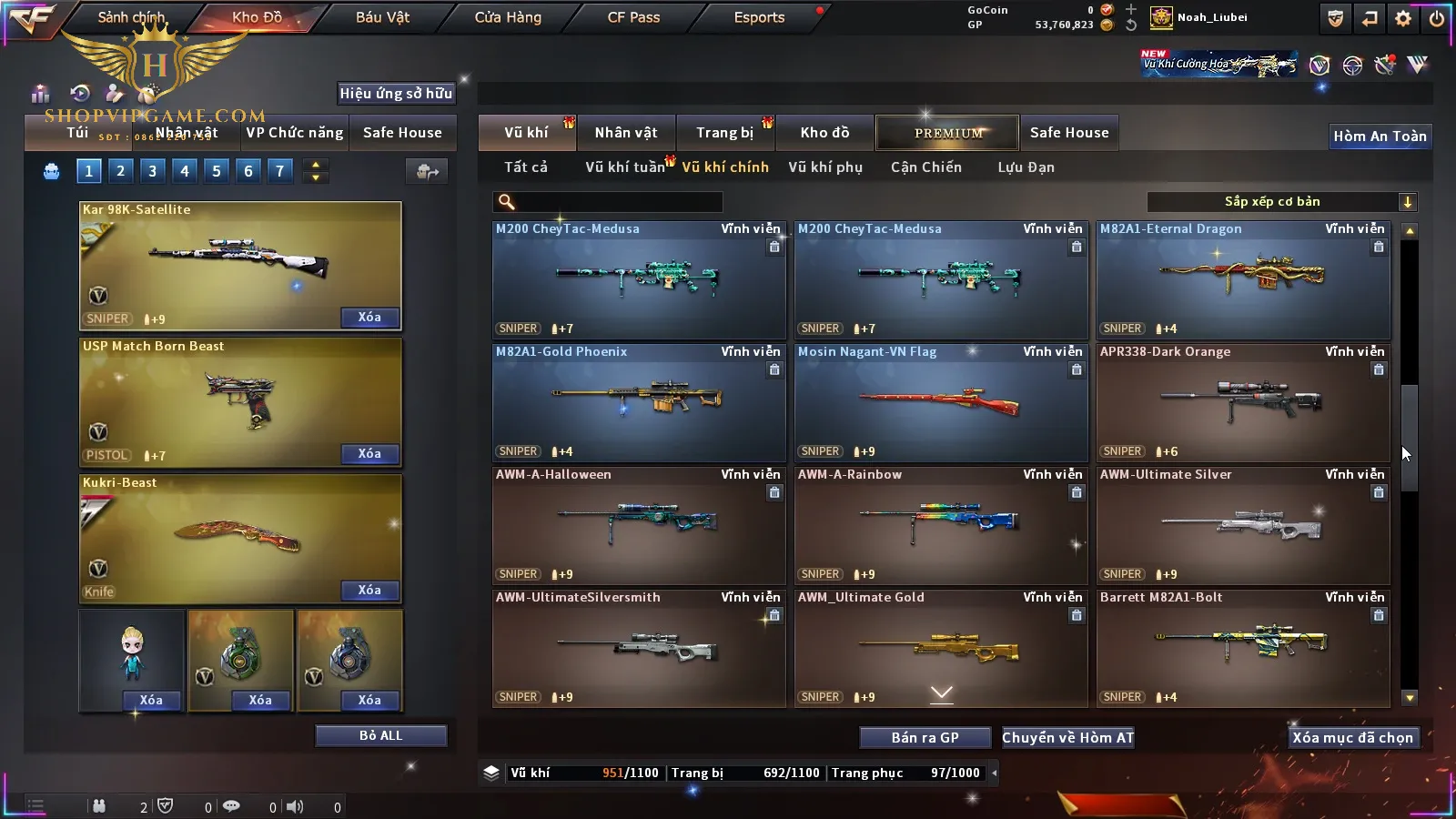Open the gear settings icon
The height and width of the screenshot is (819, 1456).
pos(1403,18)
